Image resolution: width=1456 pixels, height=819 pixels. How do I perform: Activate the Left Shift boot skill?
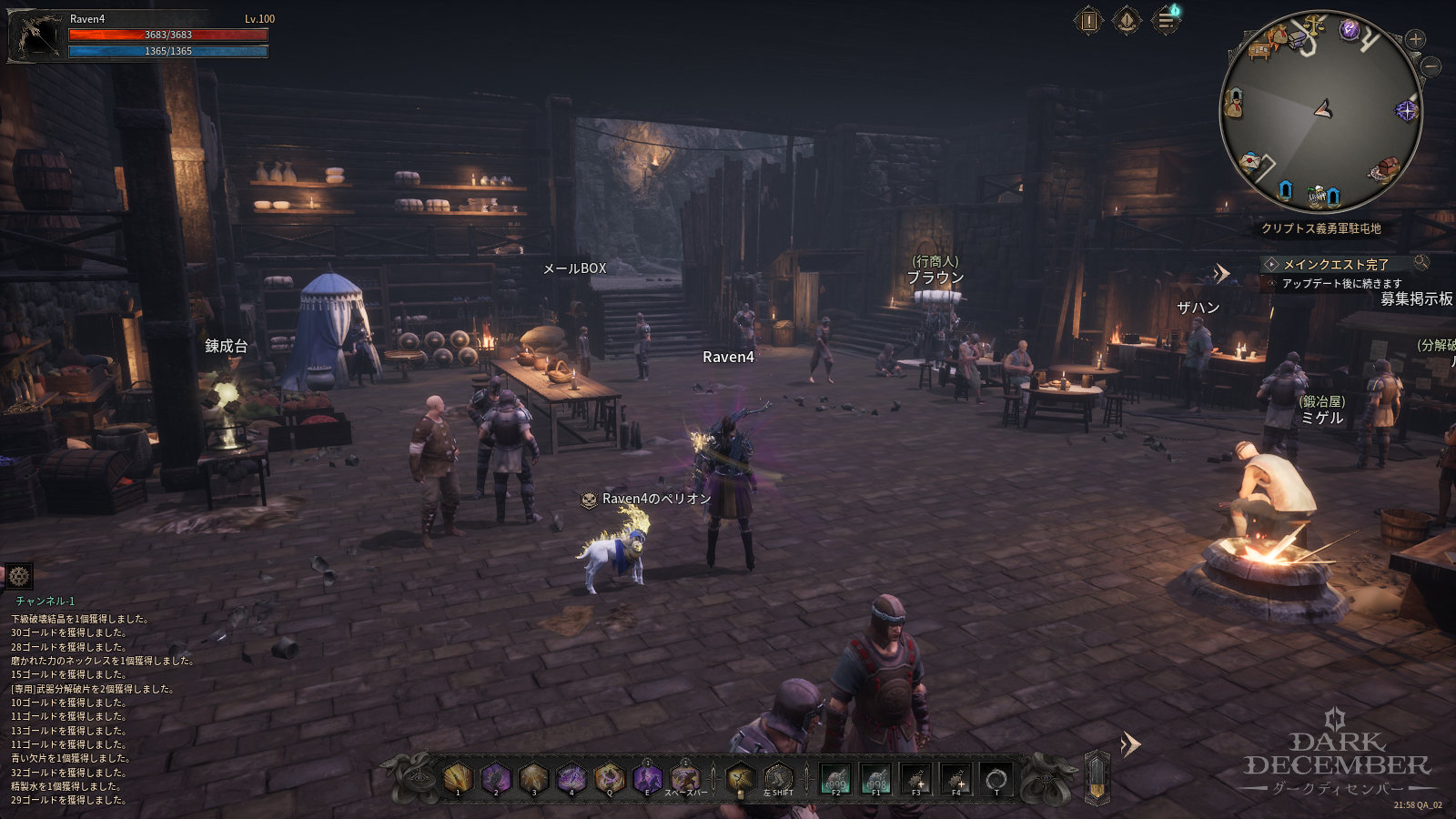point(778,779)
